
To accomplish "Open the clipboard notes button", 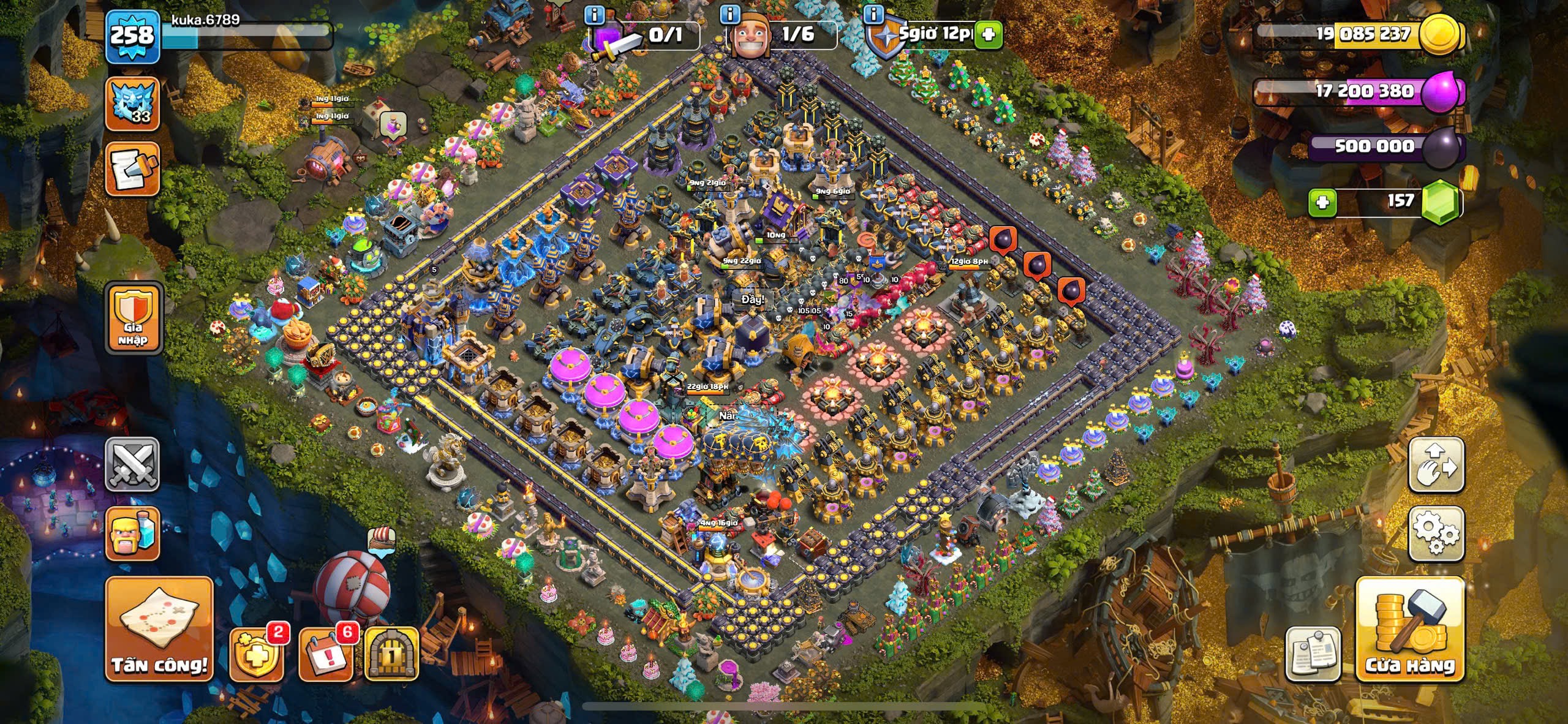I will [x=1313, y=654].
